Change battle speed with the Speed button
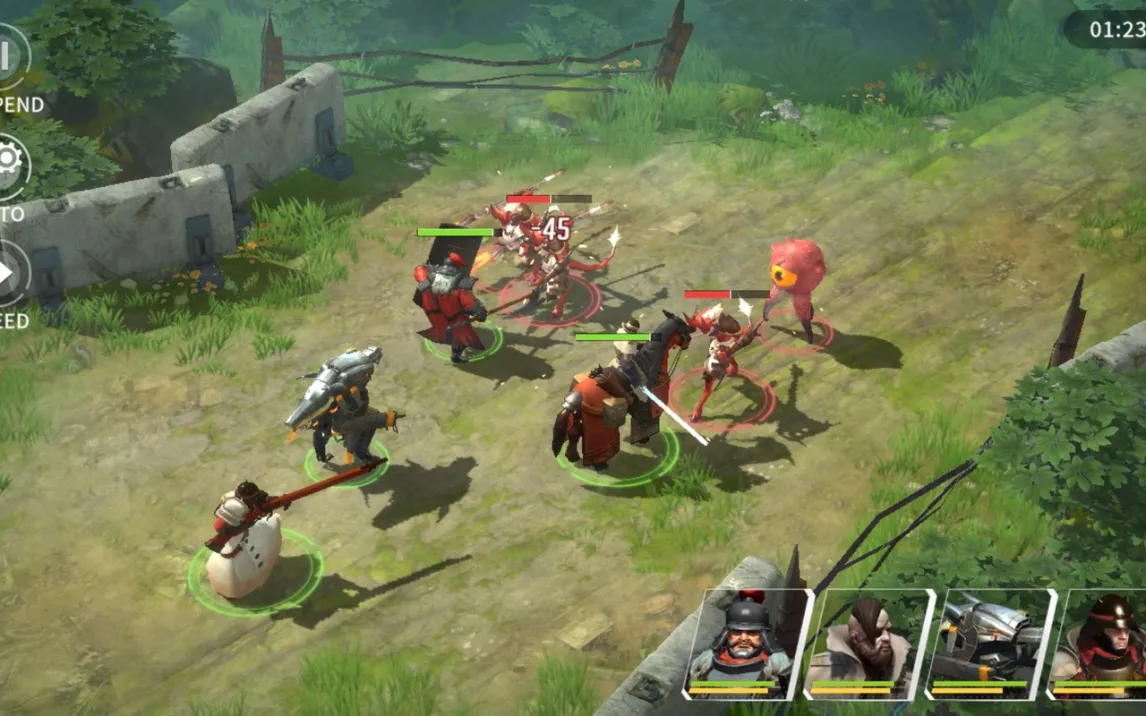Image resolution: width=1146 pixels, height=716 pixels. coord(10,272)
